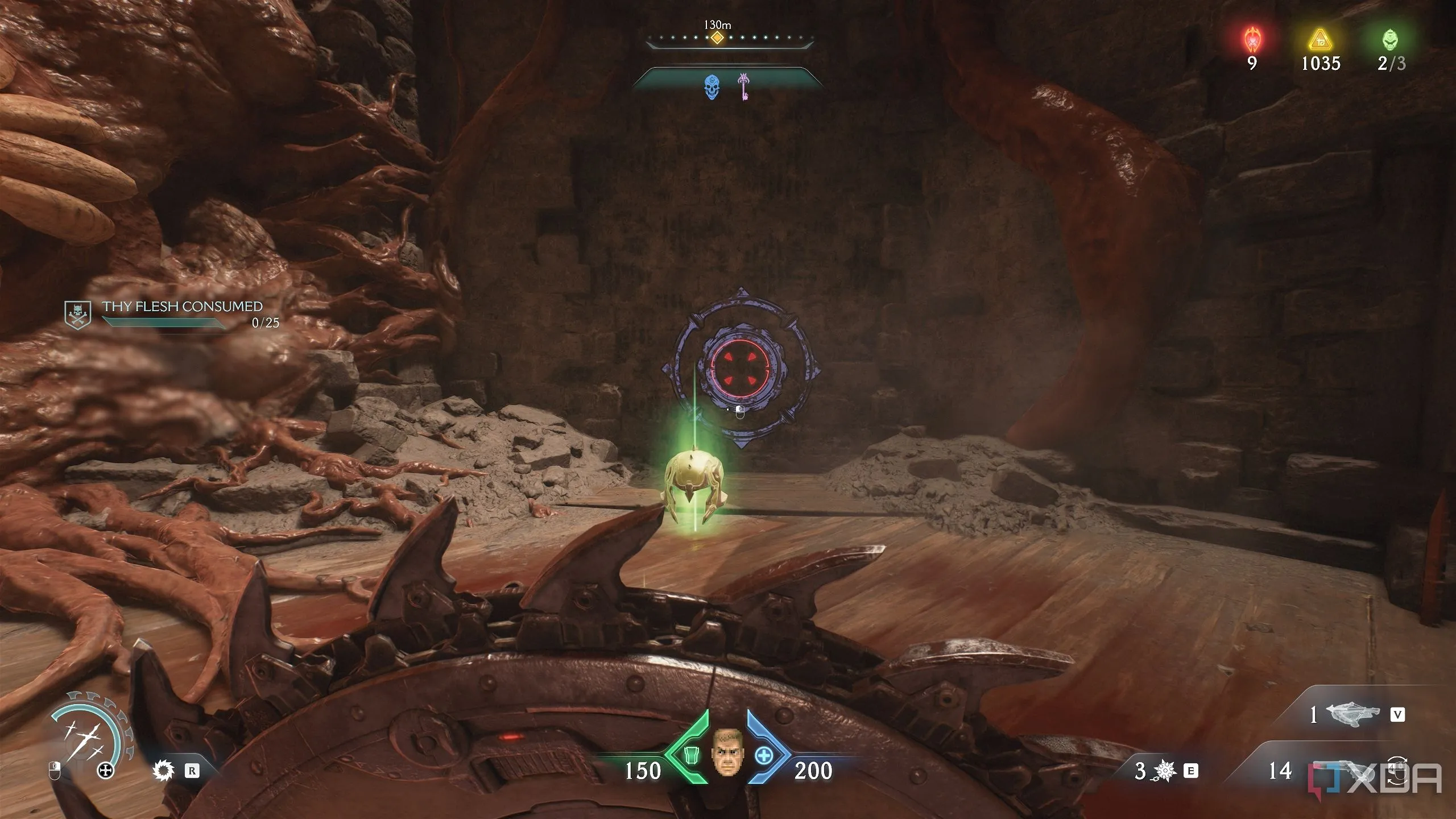Select the flail item icon
This screenshot has width=1456, height=819.
1165,771
